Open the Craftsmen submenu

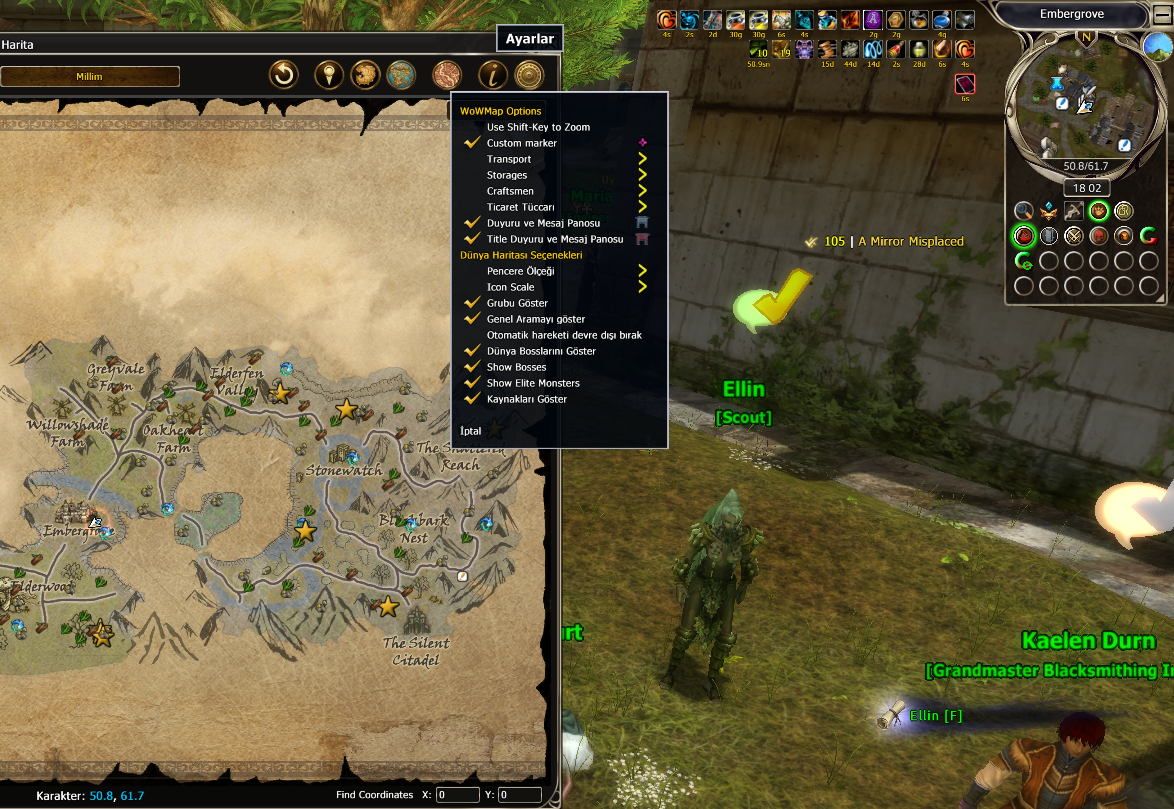pos(510,191)
